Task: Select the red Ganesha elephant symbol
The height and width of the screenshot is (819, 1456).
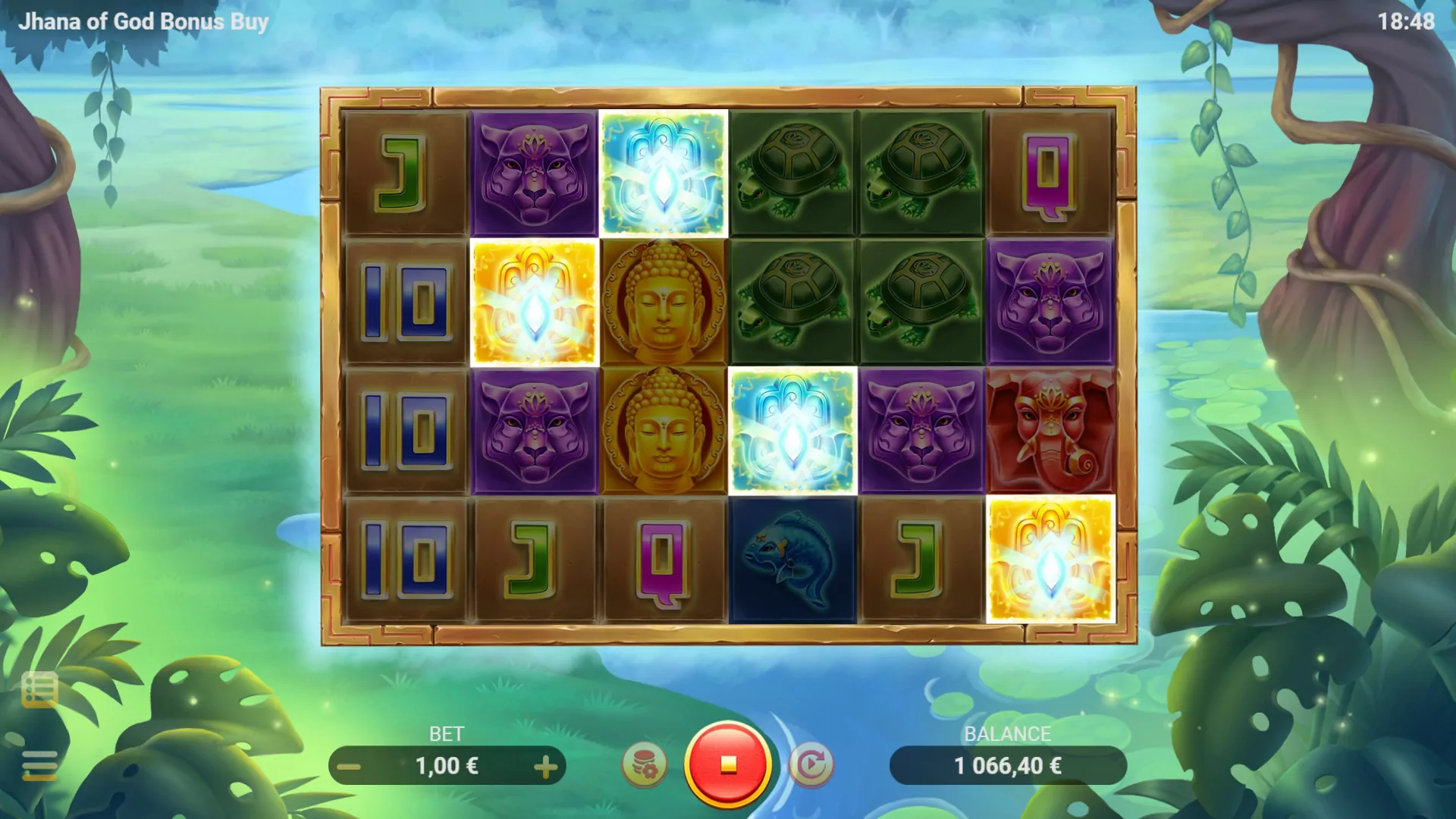Action: click(1050, 428)
